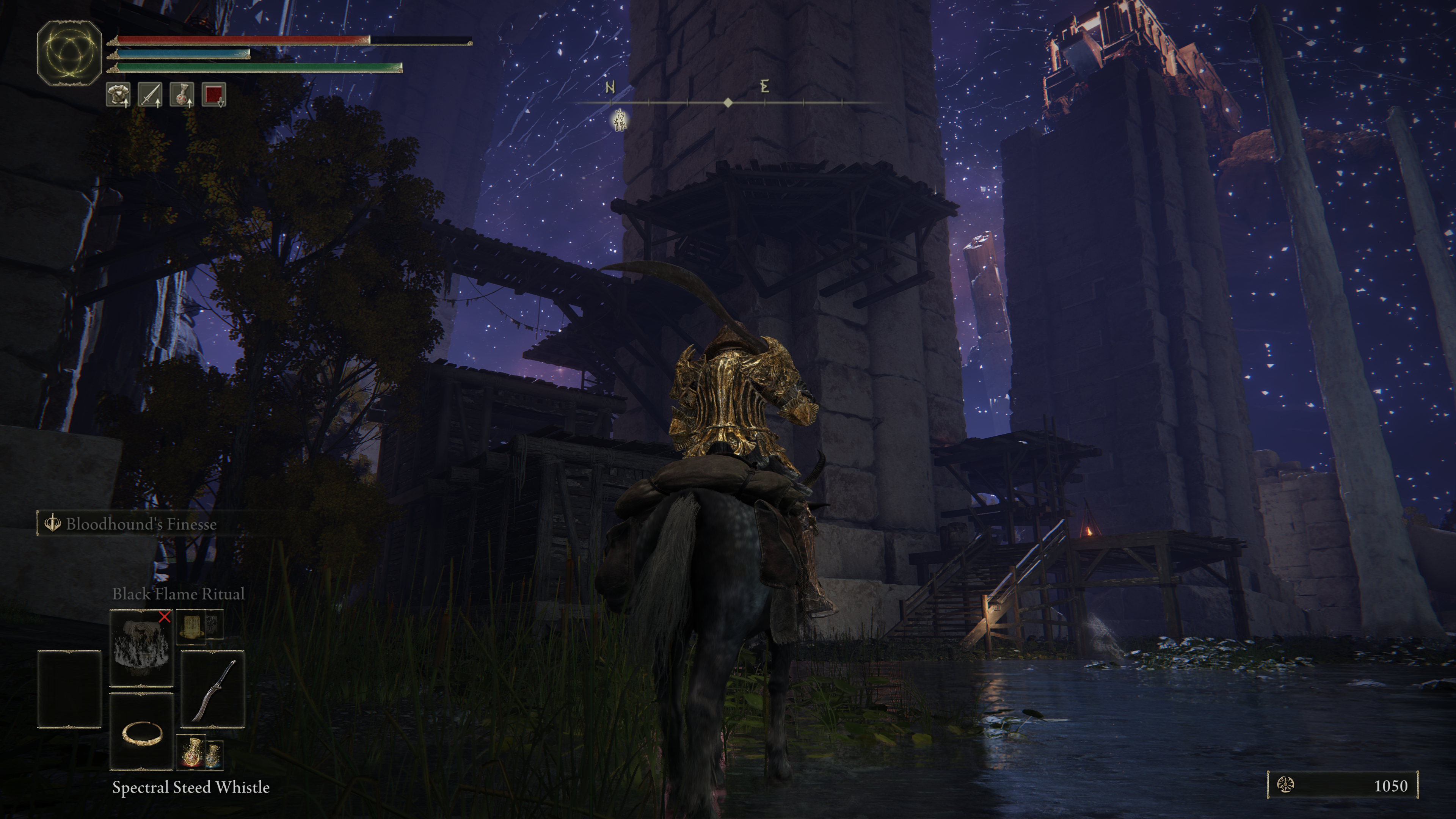Choose the small cerulean blue flask icon
This screenshot has width=1456, height=819.
click(212, 754)
